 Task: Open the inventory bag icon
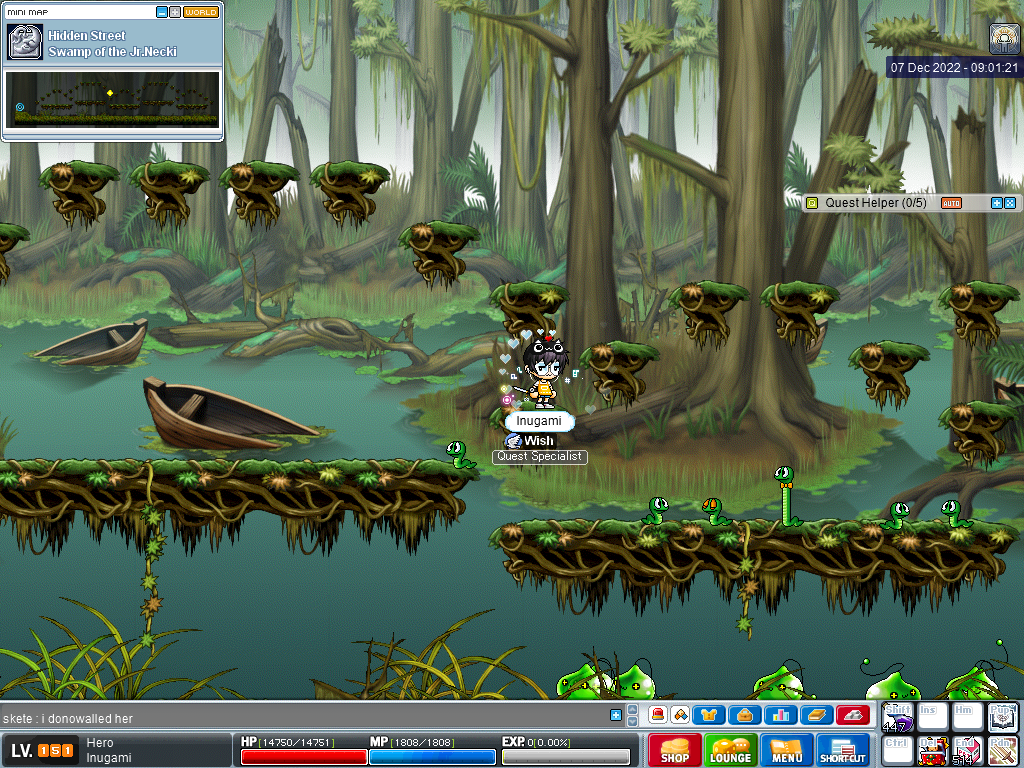point(745,715)
